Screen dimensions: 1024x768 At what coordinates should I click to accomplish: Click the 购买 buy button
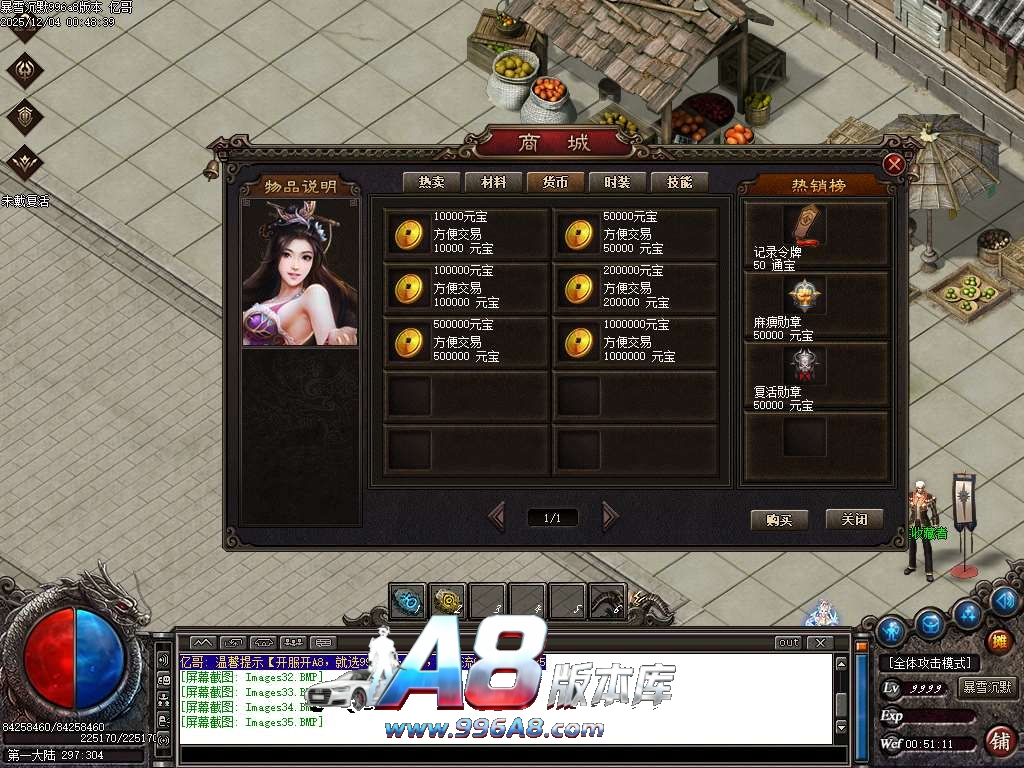[779, 520]
